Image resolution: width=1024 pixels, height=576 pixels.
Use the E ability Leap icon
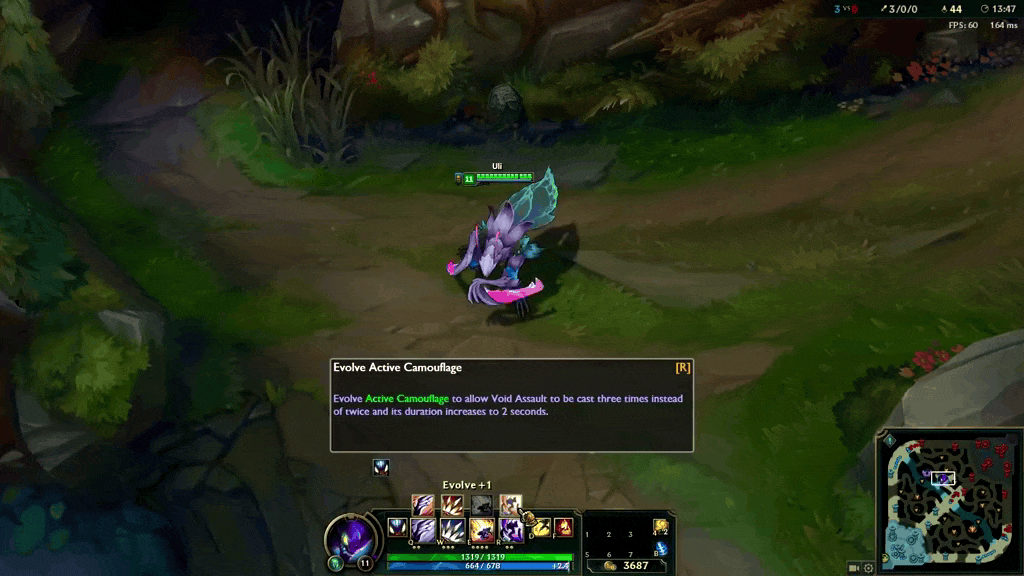481,529
